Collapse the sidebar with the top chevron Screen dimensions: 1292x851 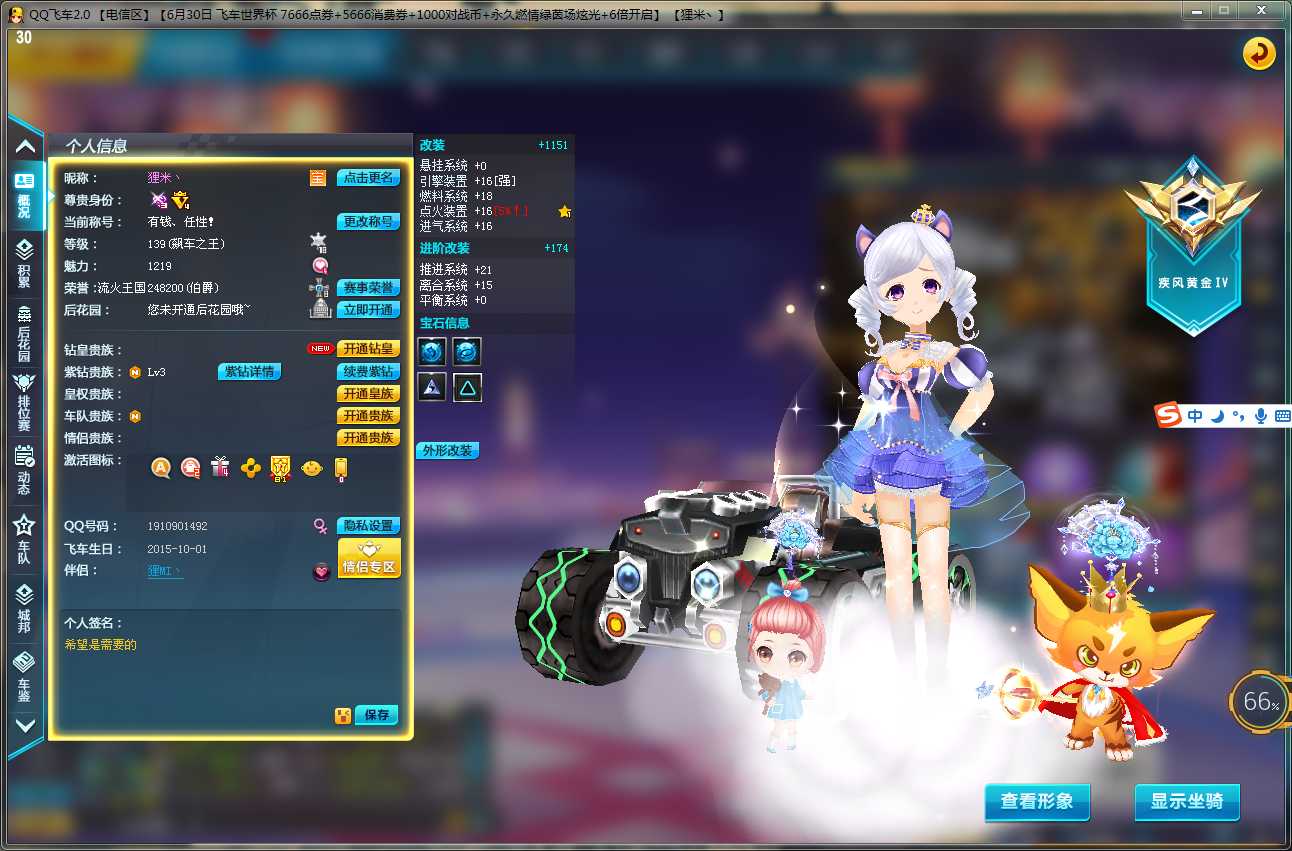coord(24,145)
